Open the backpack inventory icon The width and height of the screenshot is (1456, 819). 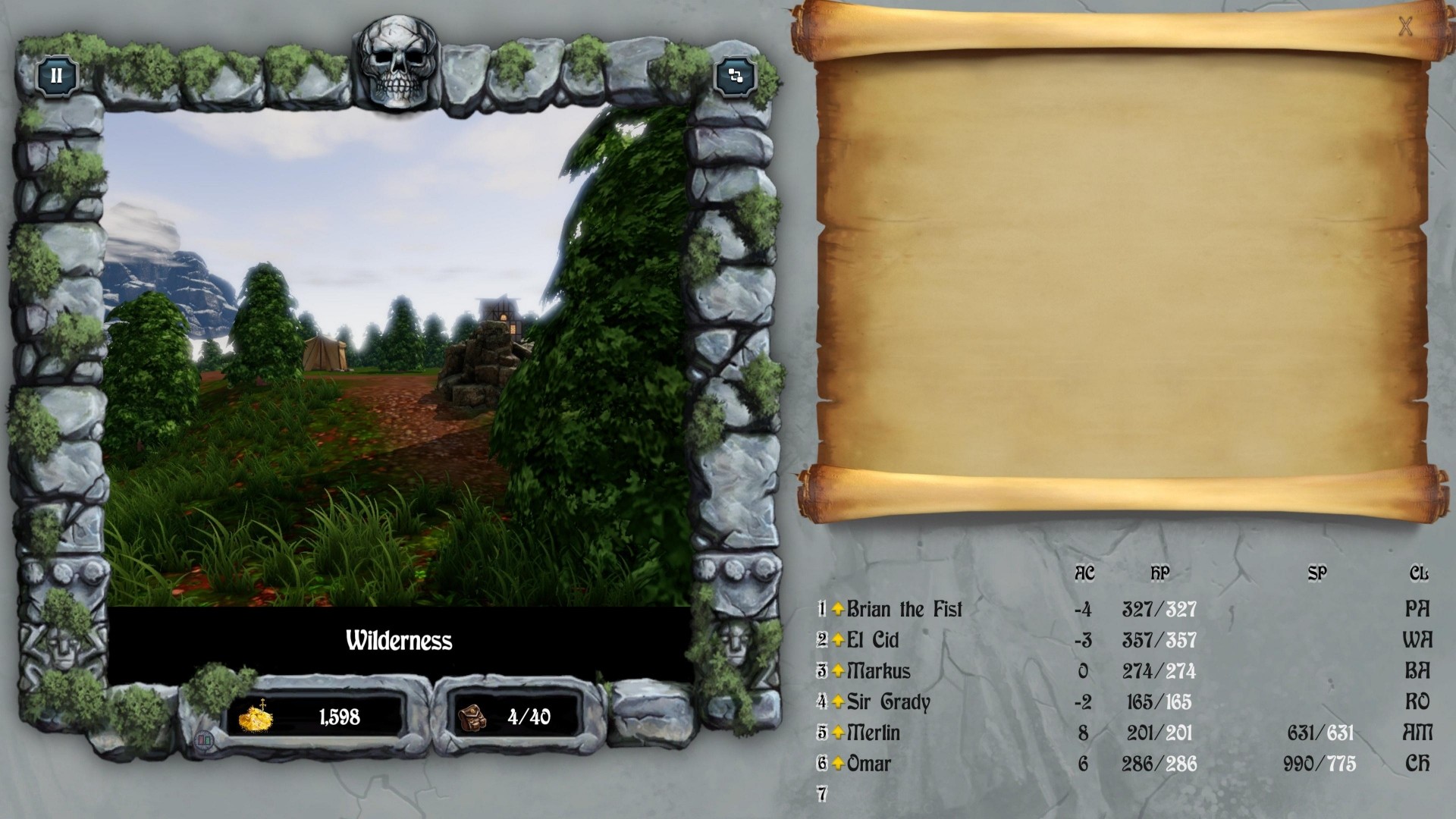point(472,717)
